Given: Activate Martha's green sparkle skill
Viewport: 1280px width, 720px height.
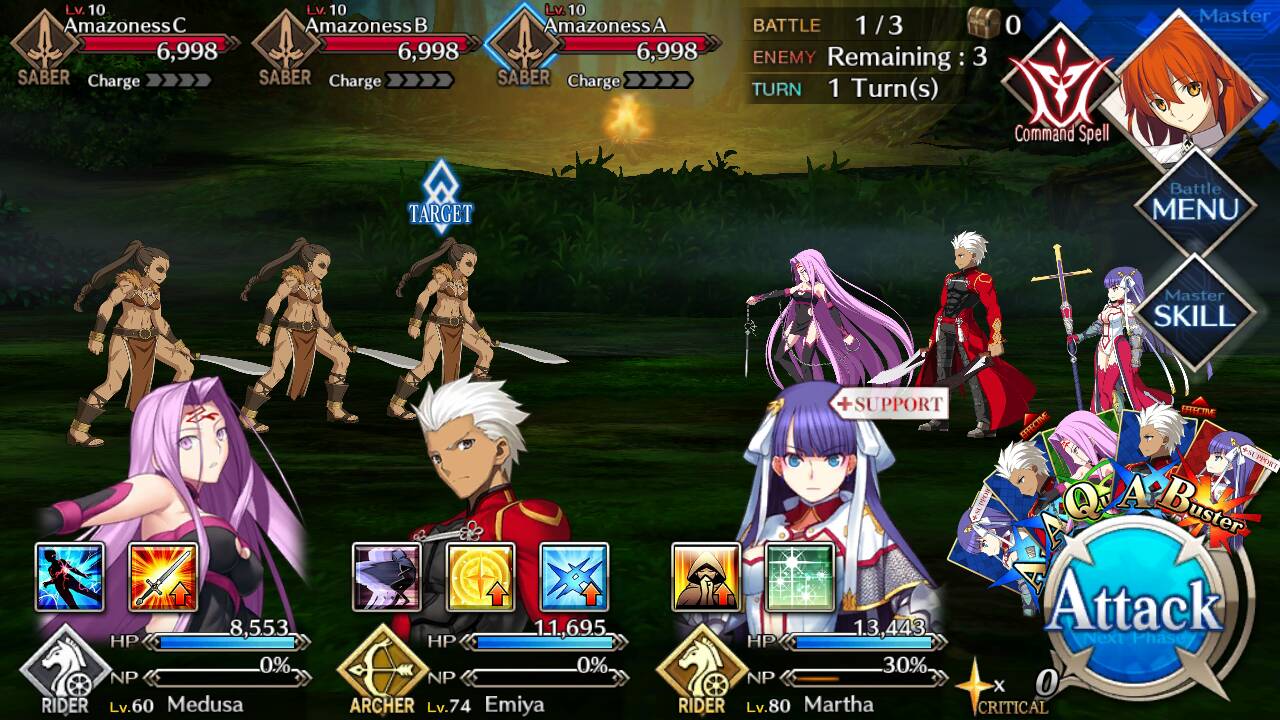Looking at the screenshot, I should pos(799,577).
